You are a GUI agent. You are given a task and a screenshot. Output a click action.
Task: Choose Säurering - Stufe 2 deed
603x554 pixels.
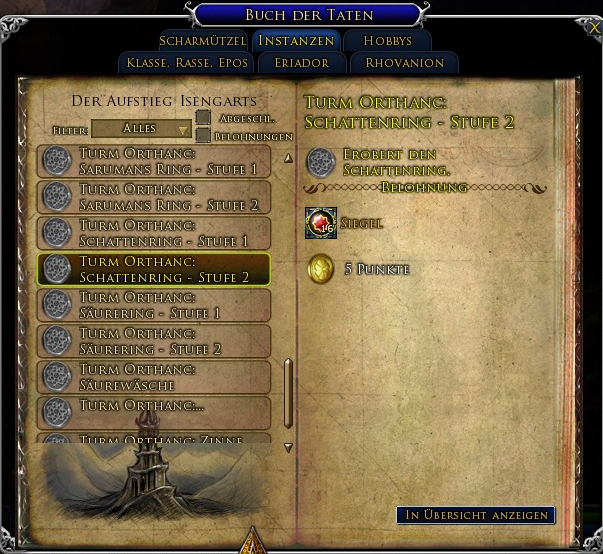(154, 342)
